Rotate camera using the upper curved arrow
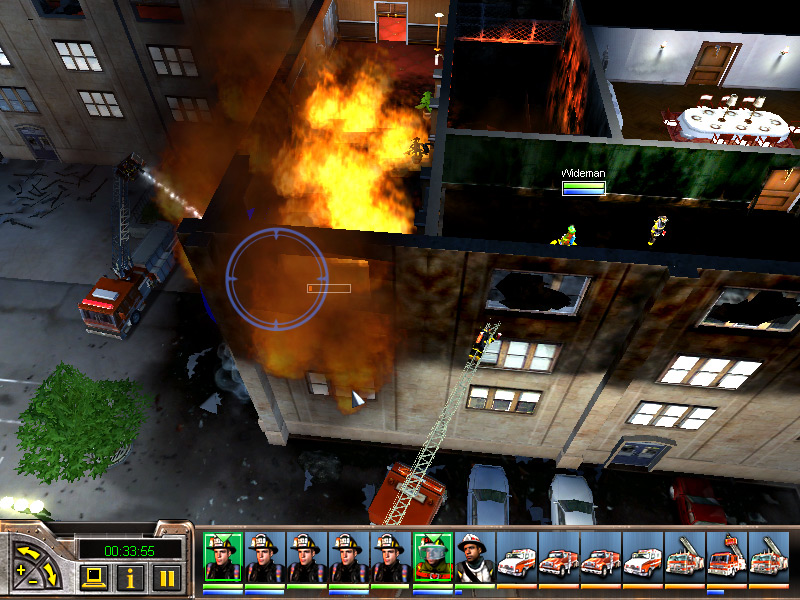Viewport: 800px width, 600px height. point(29,549)
